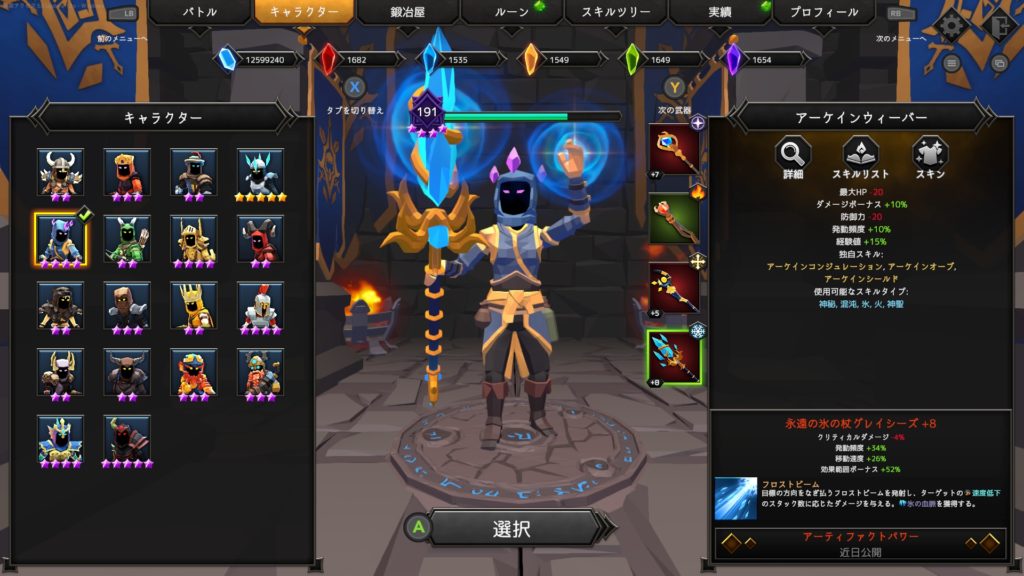The height and width of the screenshot is (576, 1024).
Task: Open the 鍛冶屋 tab
Action: (407, 13)
